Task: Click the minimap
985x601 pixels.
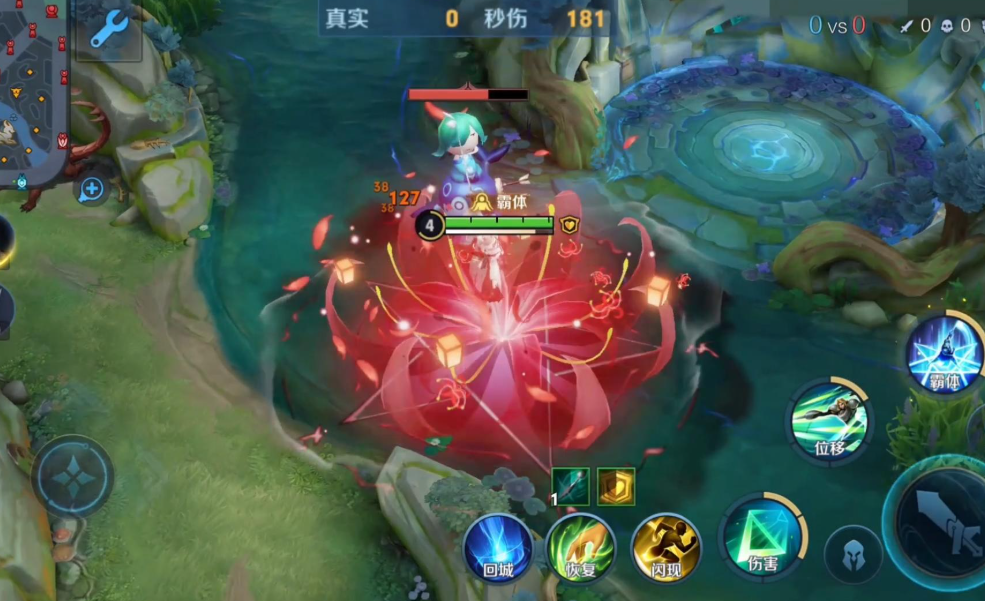Action: pyautogui.click(x=33, y=92)
